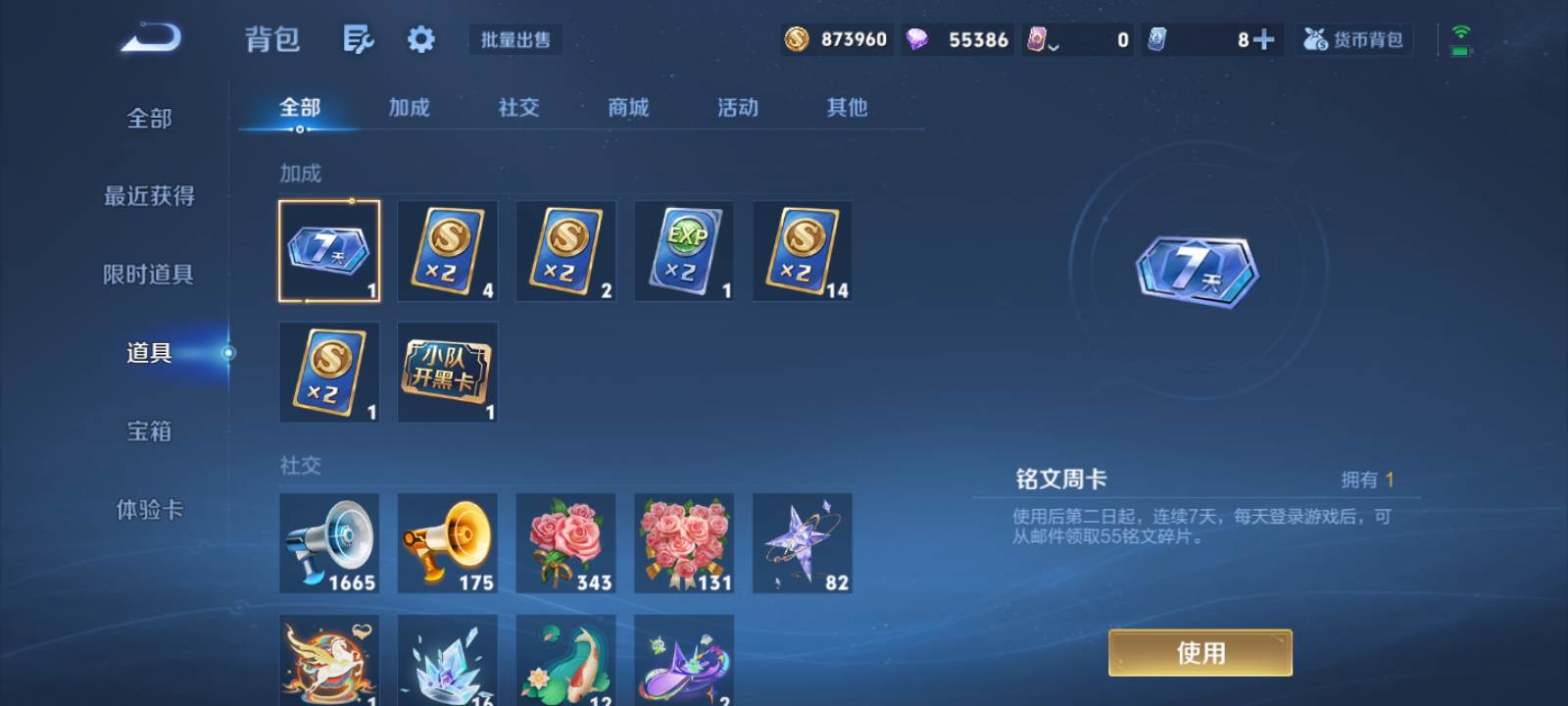Viewport: 1568px width, 706px height.
Task: Select the 小队开黑卡 team card item
Action: [447, 372]
